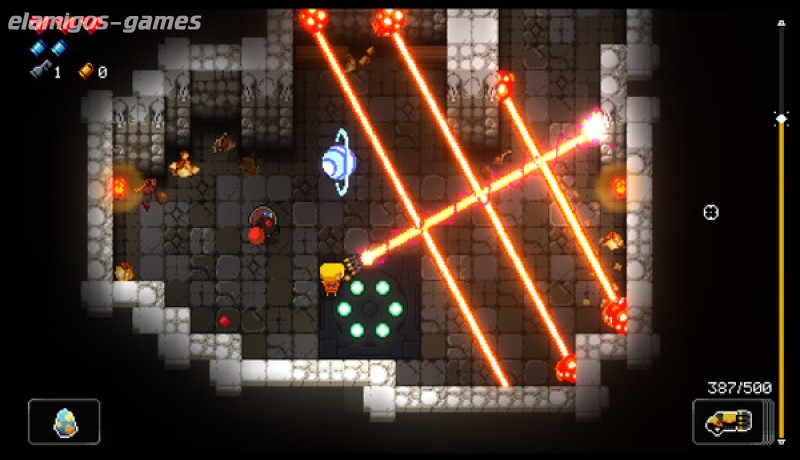Click the gold shell casing currency icon
The image size is (800, 460).
click(x=84, y=71)
